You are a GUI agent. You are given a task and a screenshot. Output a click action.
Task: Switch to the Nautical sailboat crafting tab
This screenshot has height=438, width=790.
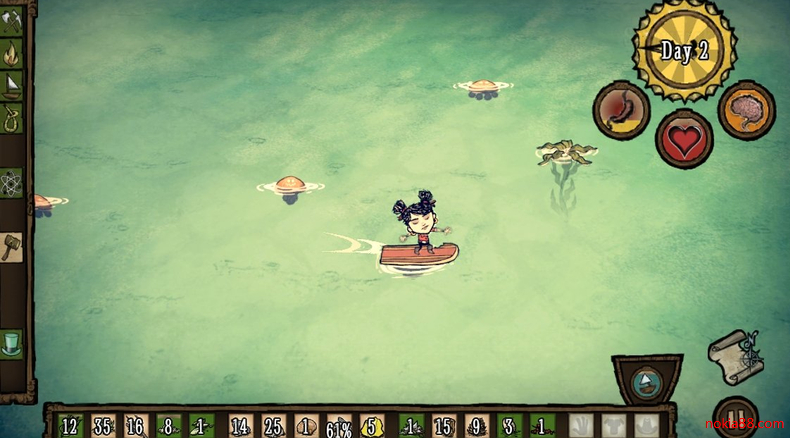tap(11, 84)
